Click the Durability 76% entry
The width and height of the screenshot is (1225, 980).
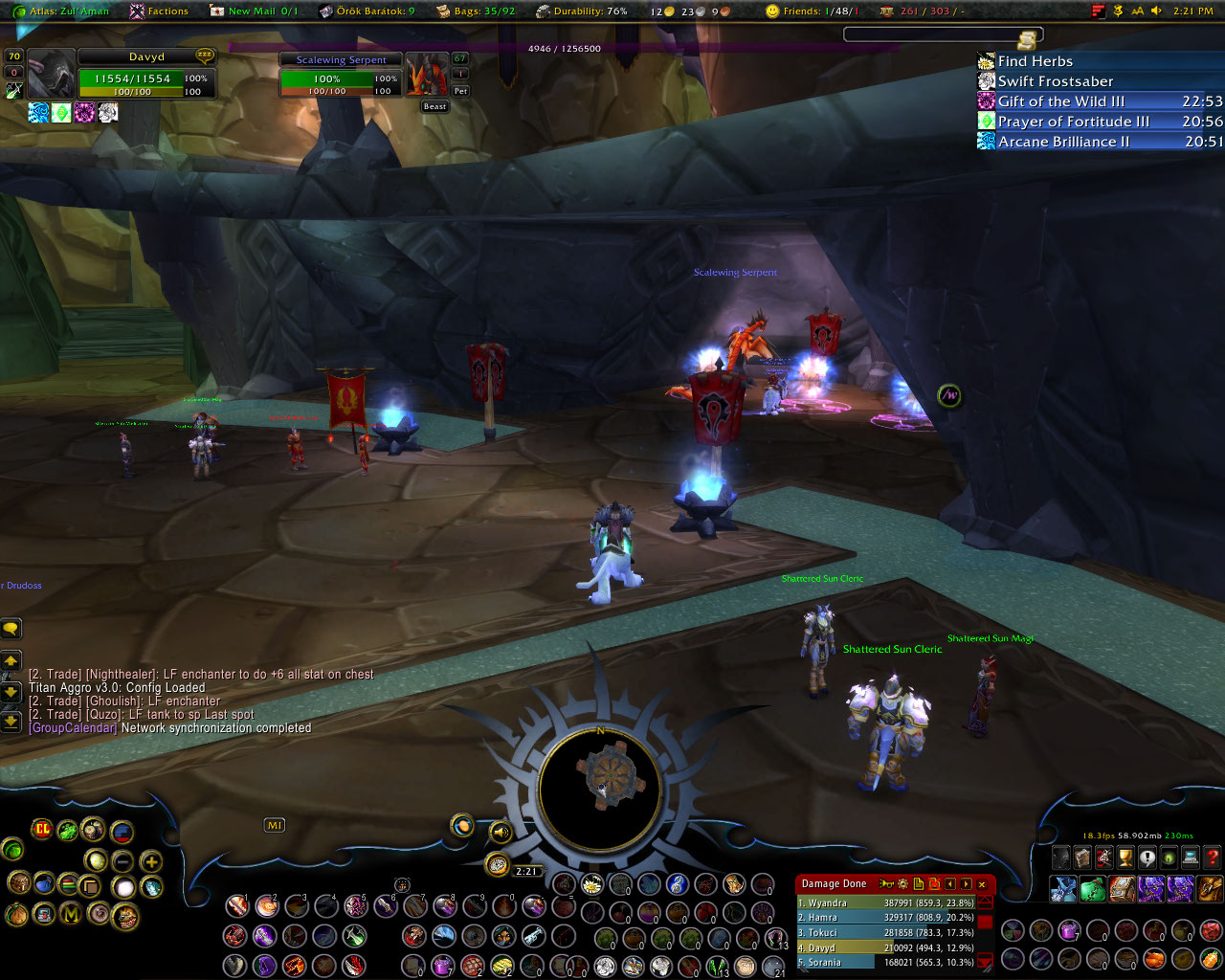pyautogui.click(x=582, y=11)
